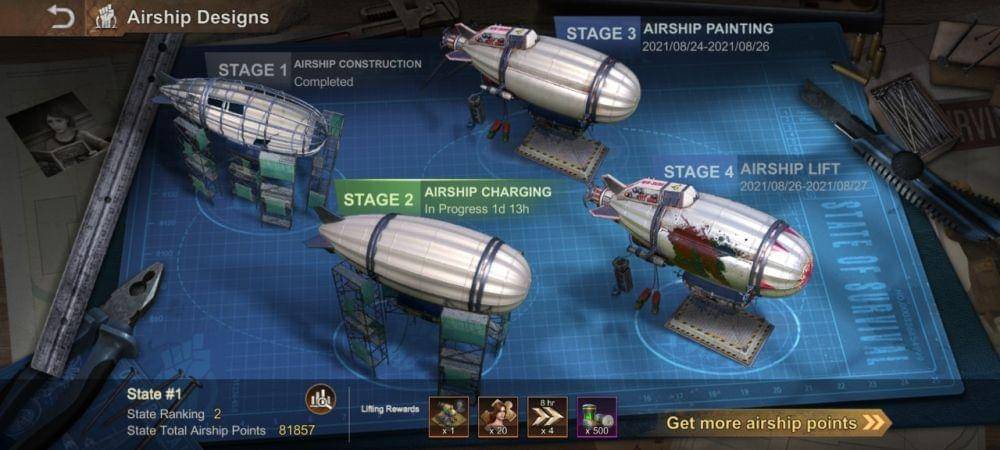View the 8 hr speedup reward
This screenshot has height=450, width=1000.
pyautogui.click(x=547, y=416)
